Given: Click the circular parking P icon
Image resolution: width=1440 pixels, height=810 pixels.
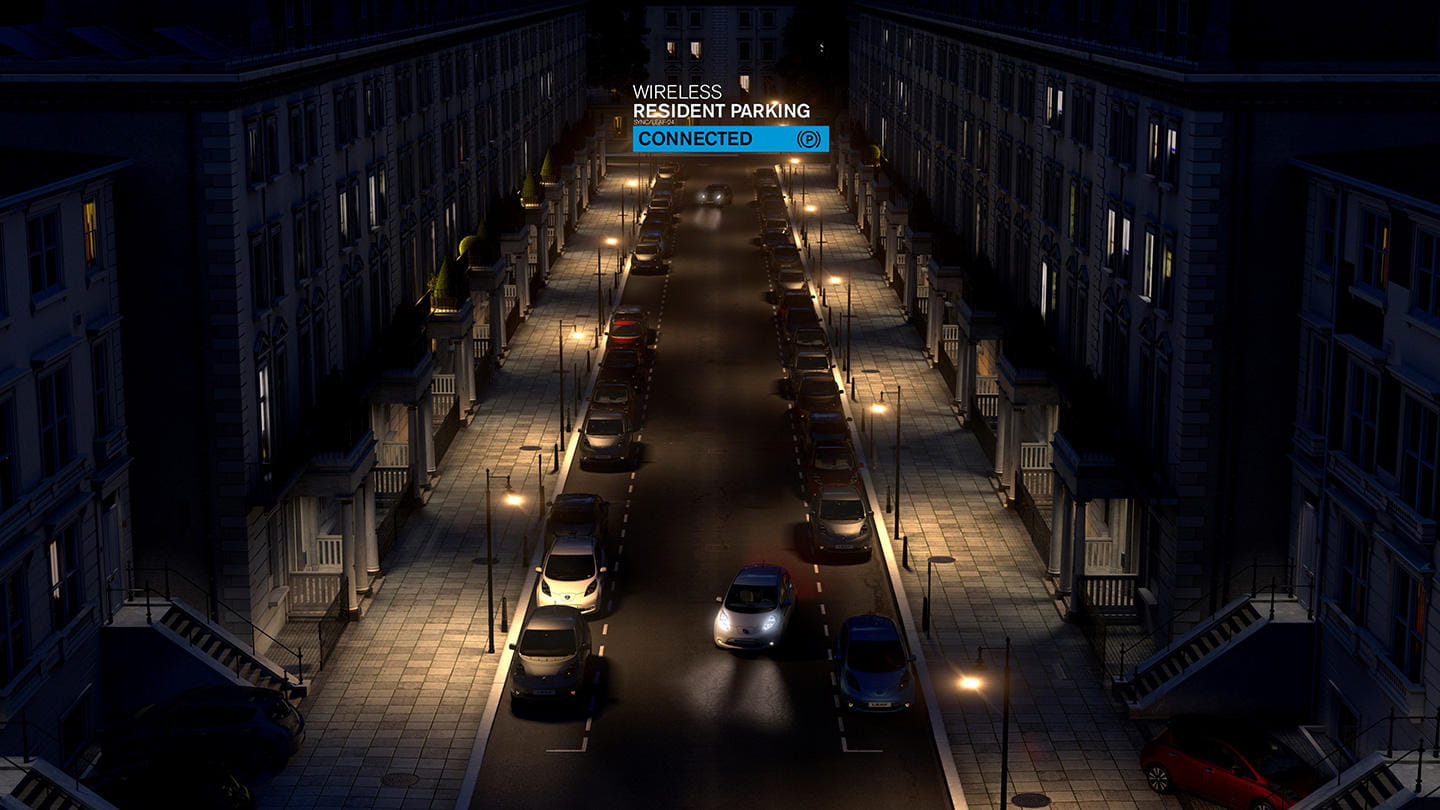Looking at the screenshot, I should click(x=809, y=139).
